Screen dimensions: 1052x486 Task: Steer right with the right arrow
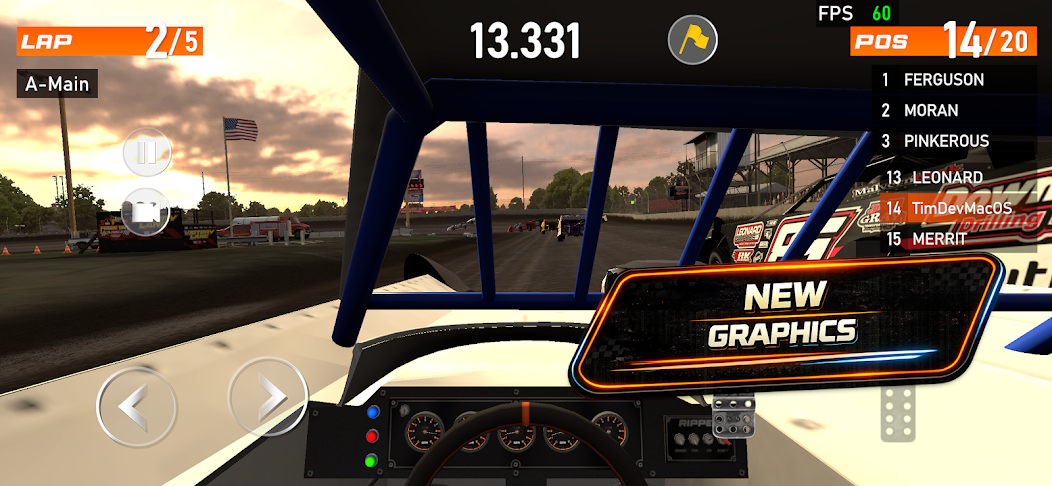point(268,396)
